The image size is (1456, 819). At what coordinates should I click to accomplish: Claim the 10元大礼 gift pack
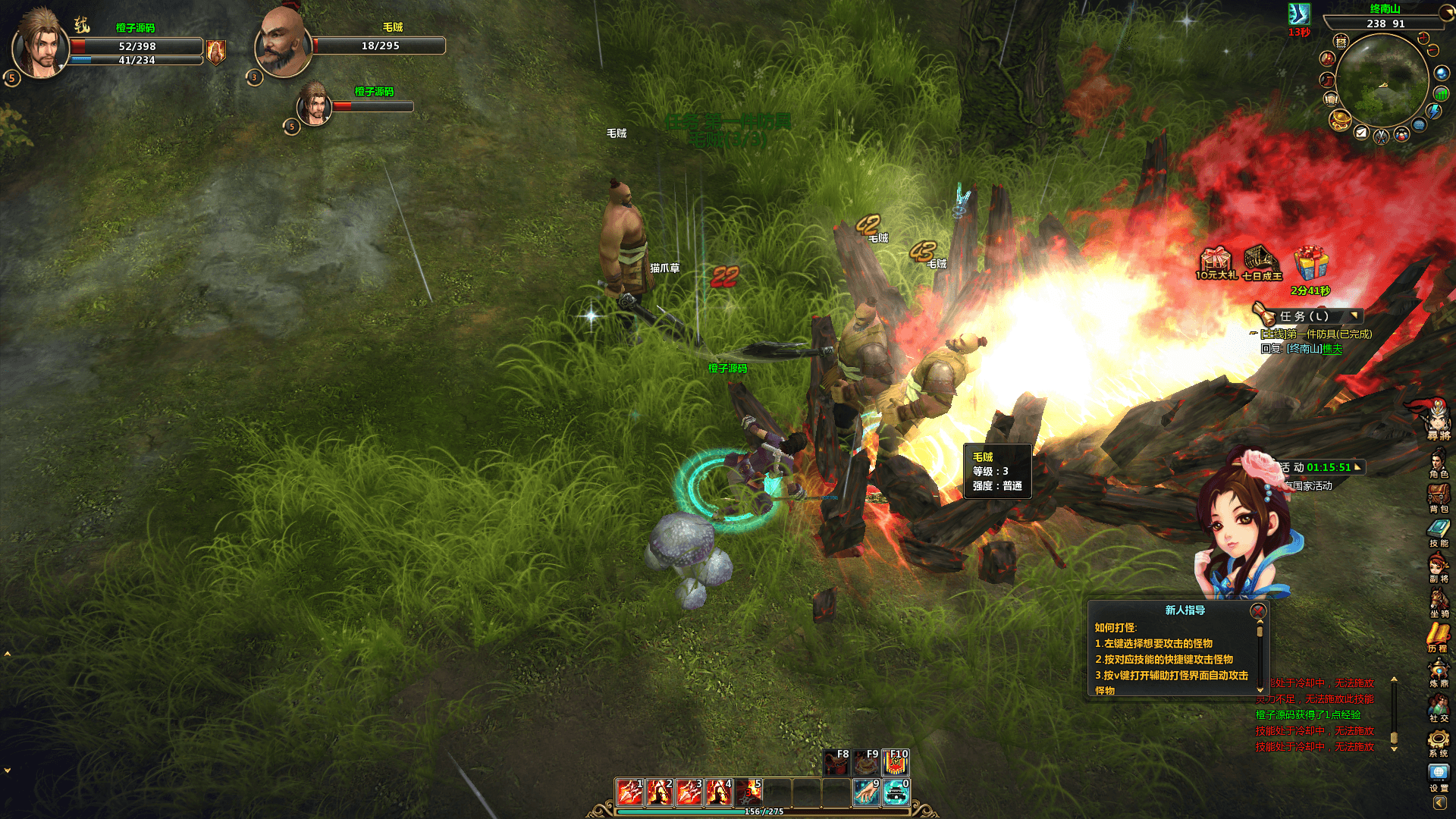[x=1216, y=262]
